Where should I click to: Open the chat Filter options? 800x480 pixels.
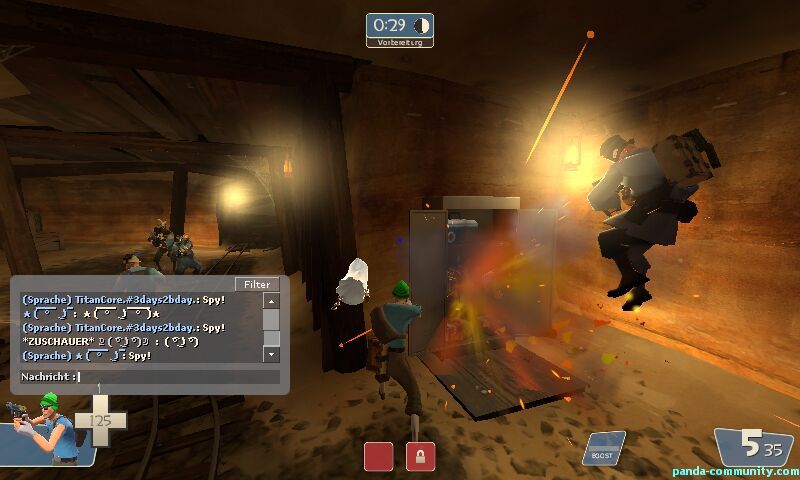tap(257, 284)
